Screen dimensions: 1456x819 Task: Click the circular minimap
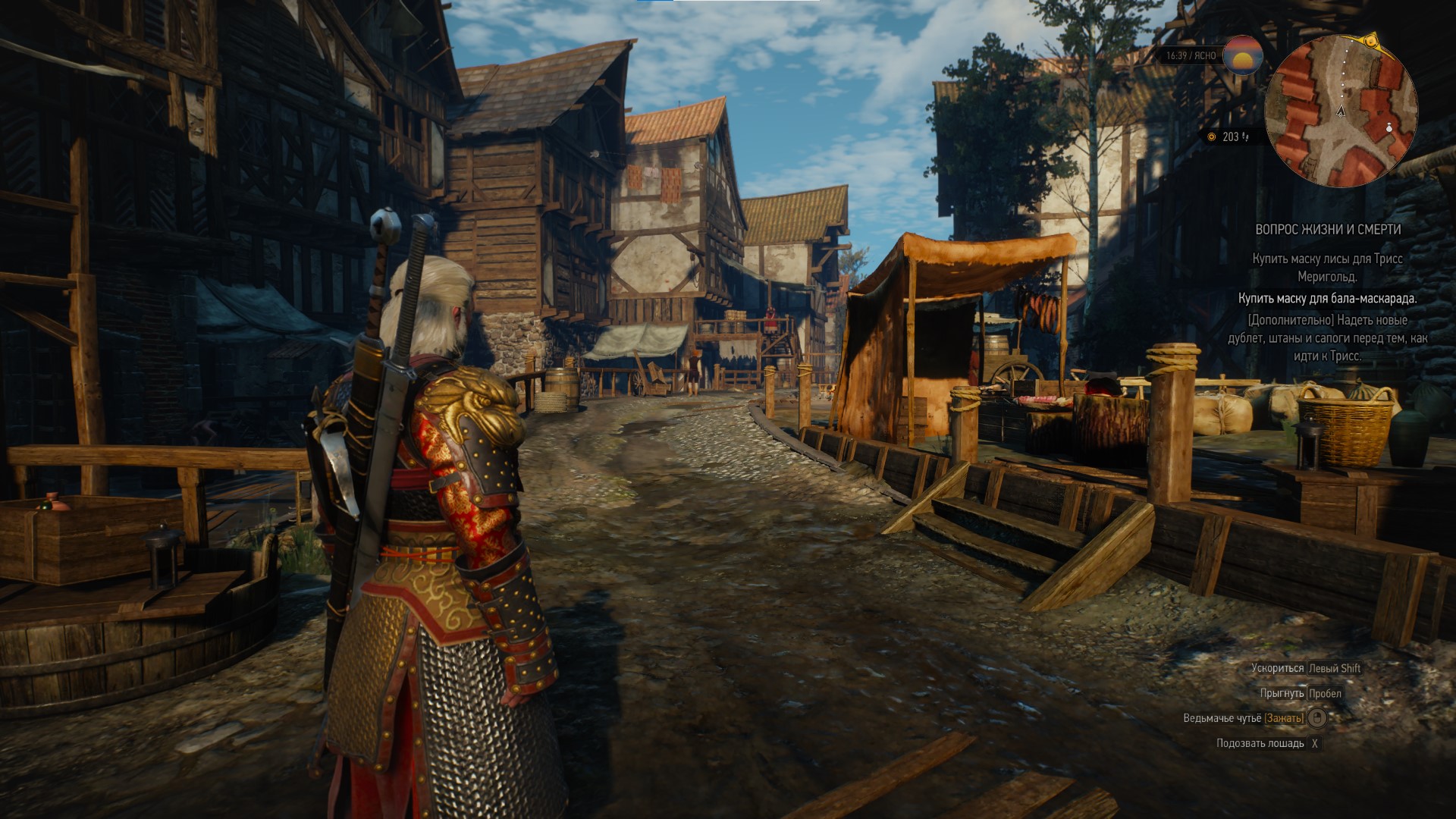(1341, 112)
